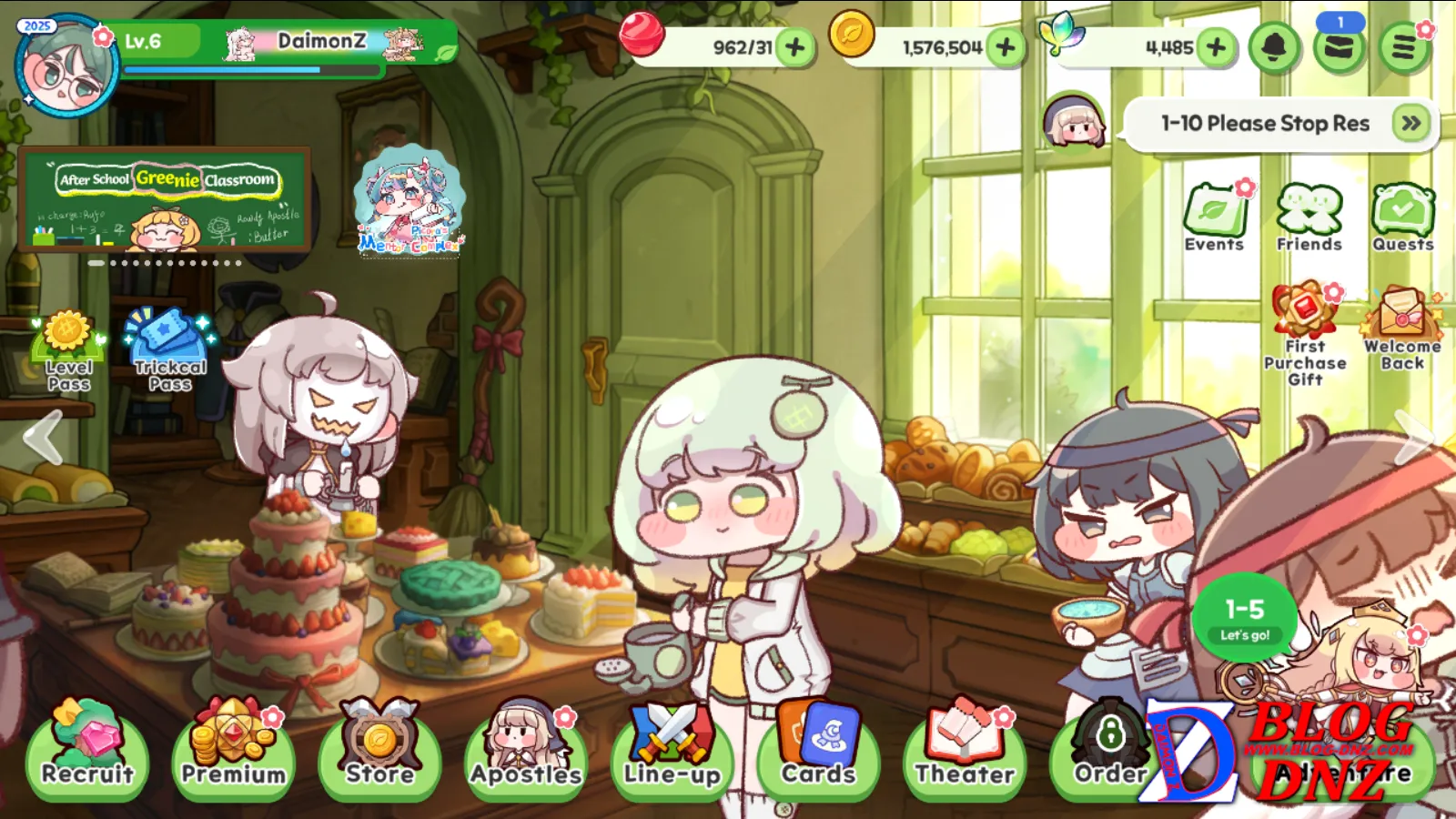
Task: Expand the 1-10 Please Stop Res message
Action: pos(1410,123)
